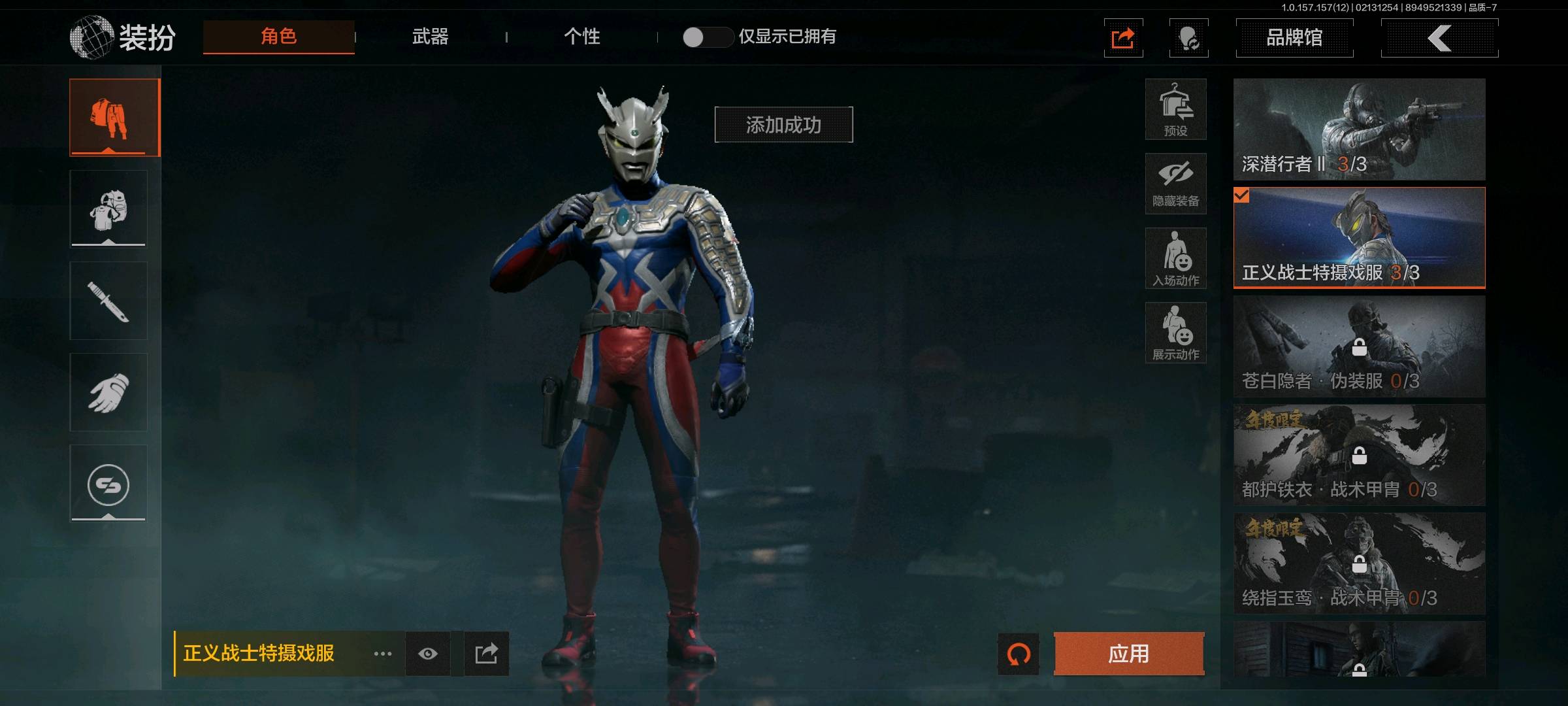Image resolution: width=1568 pixels, height=706 pixels.
Task: Choose the backpack category icon
Action: 108,209
